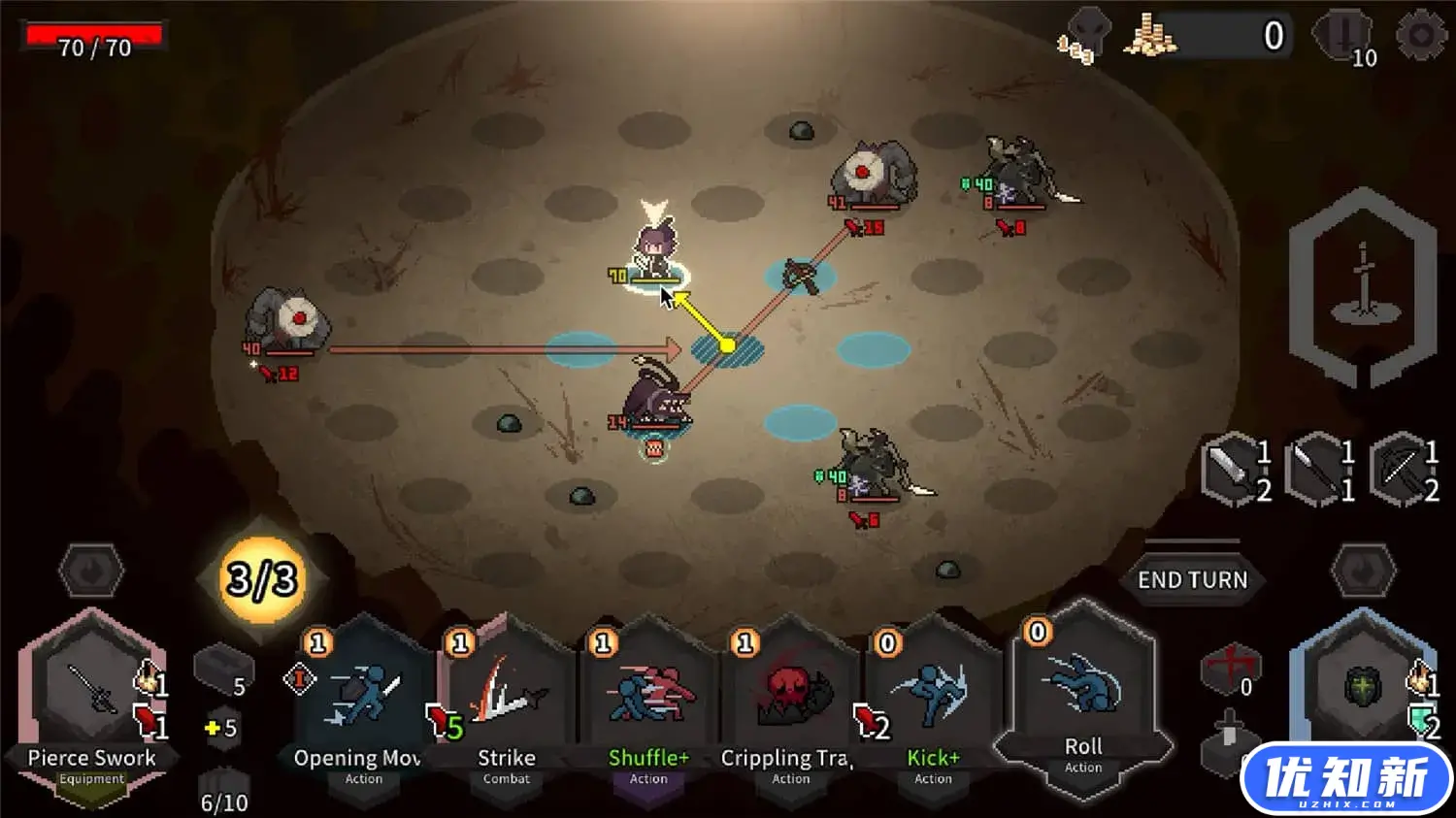This screenshot has width=1456, height=818.
Task: Click the red cross grave icon
Action: (1229, 669)
